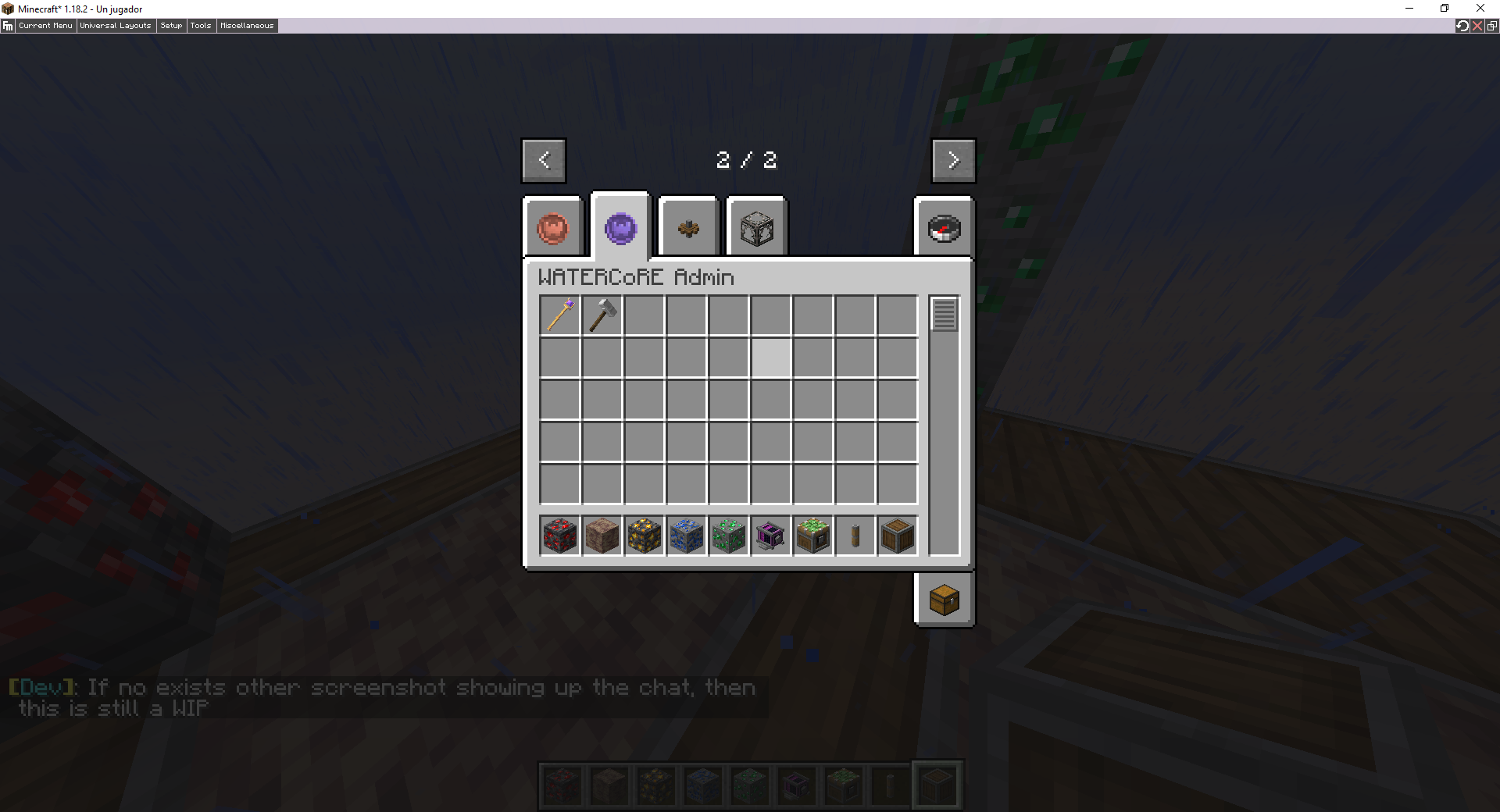
Task: Open the framed glass block tab
Action: [x=755, y=227]
